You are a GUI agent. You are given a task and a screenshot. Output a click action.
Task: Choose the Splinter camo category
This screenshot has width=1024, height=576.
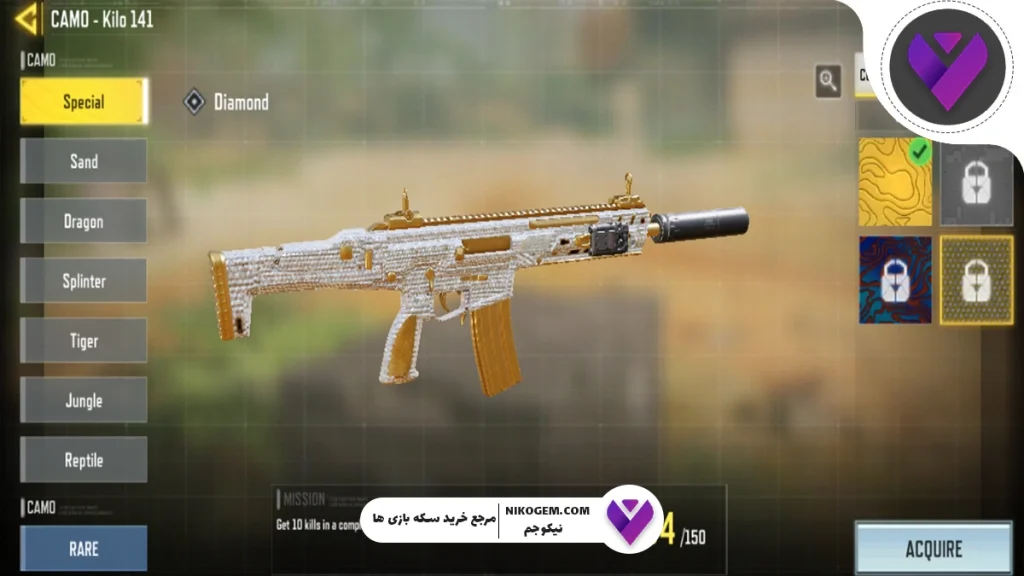coord(84,281)
